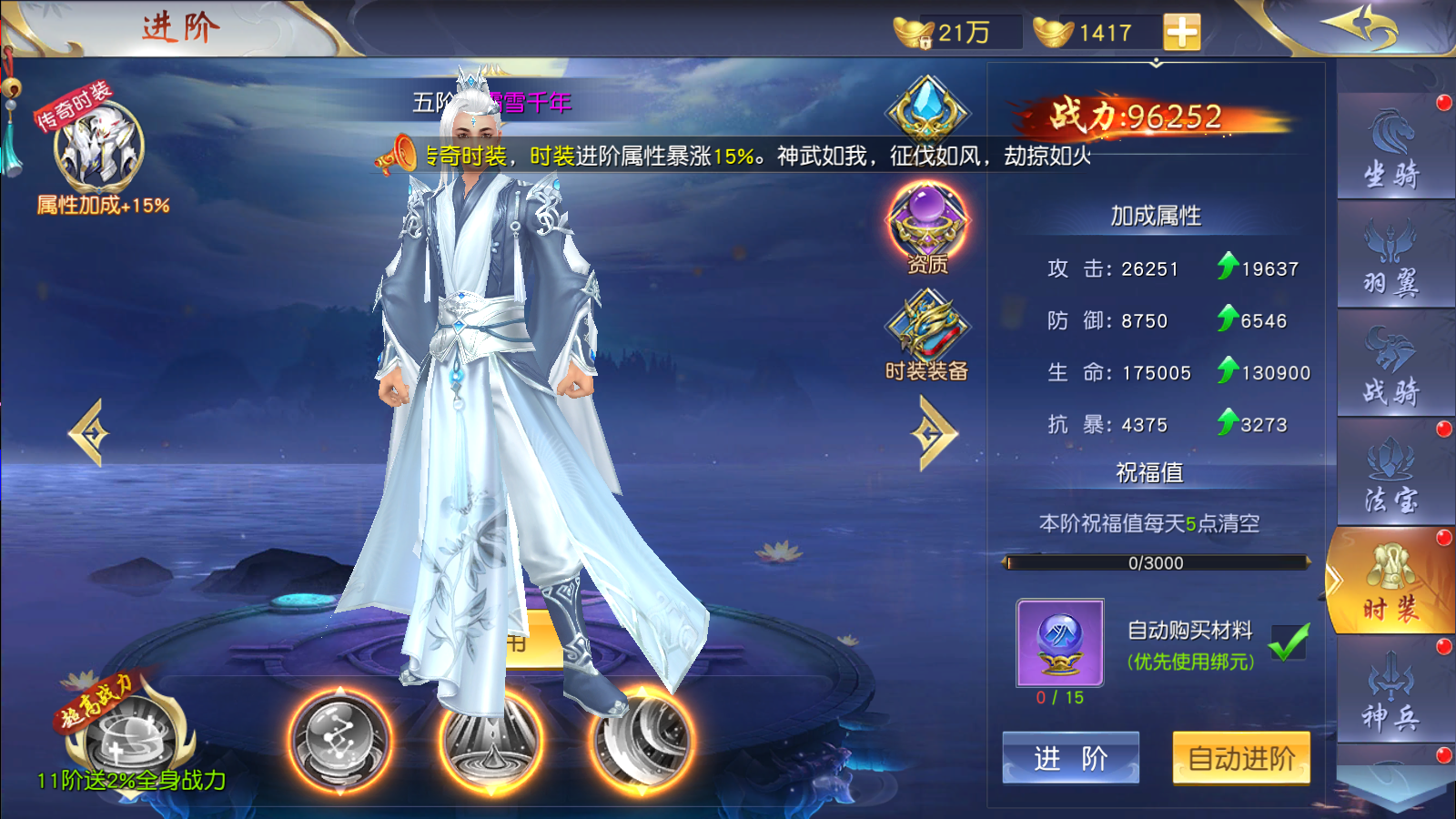Select the constellation orb skill icon
Screen dimensions: 1456x819
tap(340, 739)
